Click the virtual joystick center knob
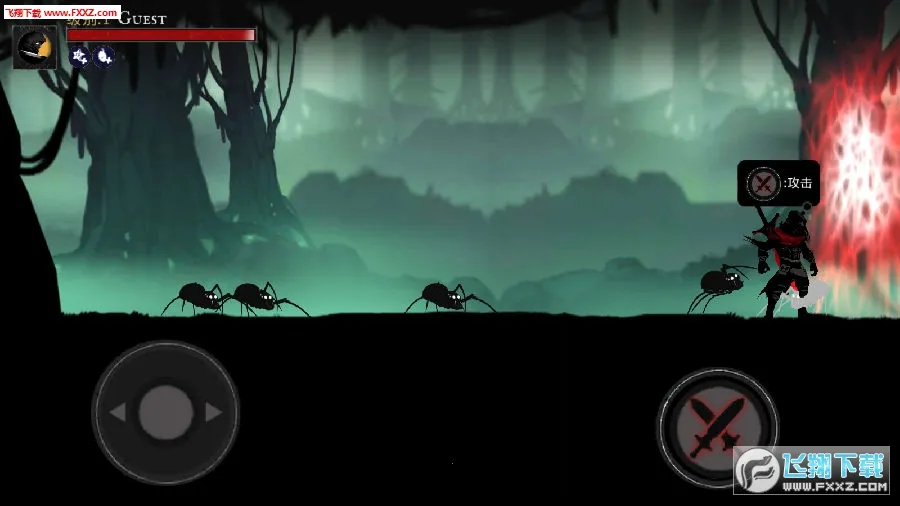This screenshot has height=506, width=900. coord(165,412)
